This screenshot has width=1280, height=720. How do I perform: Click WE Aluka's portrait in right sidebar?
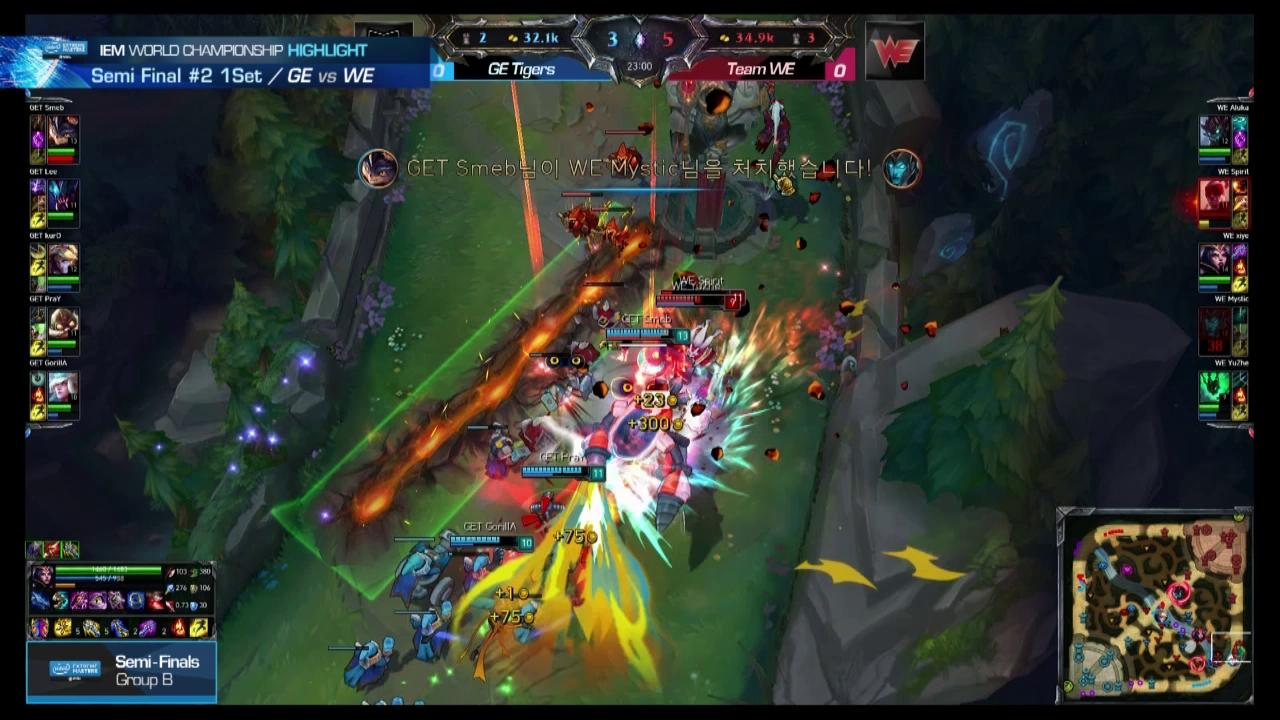tap(1215, 128)
